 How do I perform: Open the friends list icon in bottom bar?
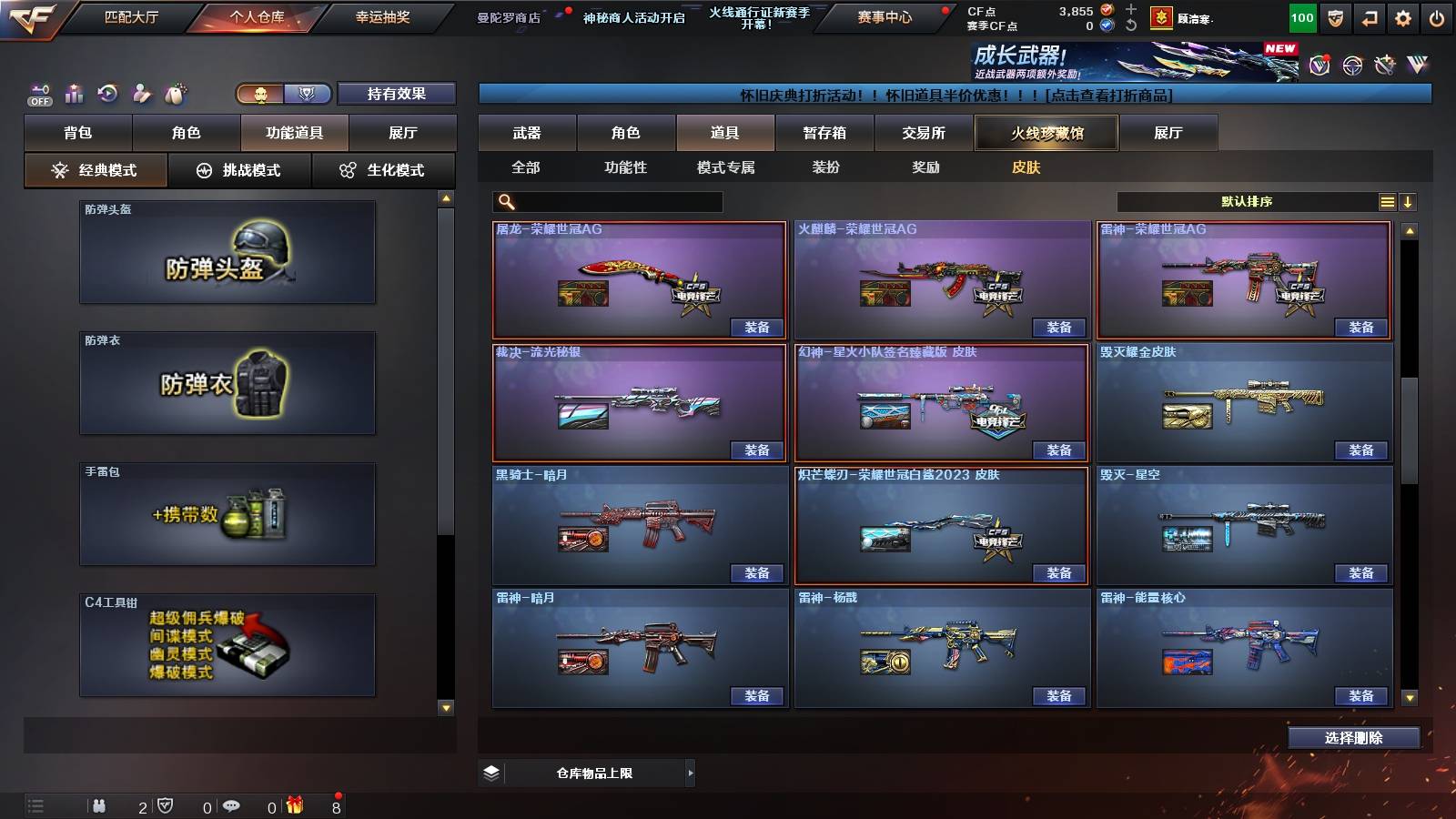point(100,806)
